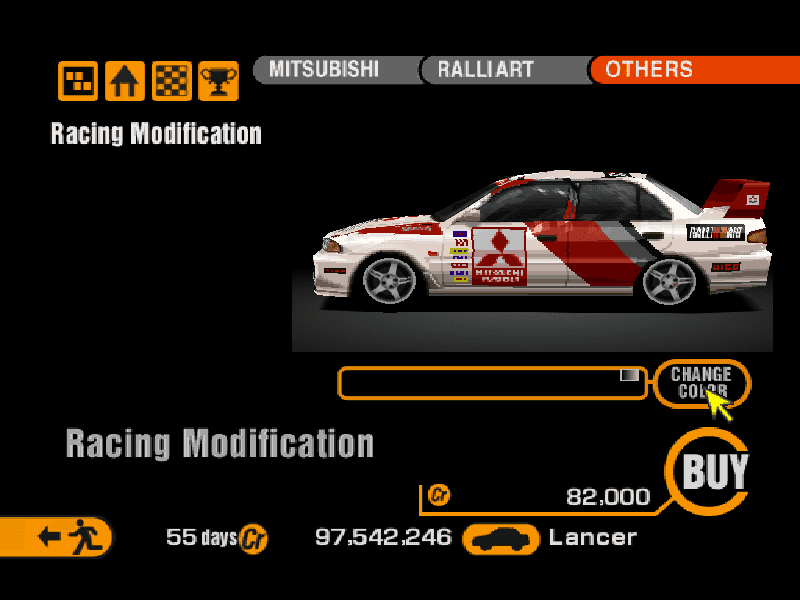
Task: Select the checkered flag icon
Action: (171, 81)
